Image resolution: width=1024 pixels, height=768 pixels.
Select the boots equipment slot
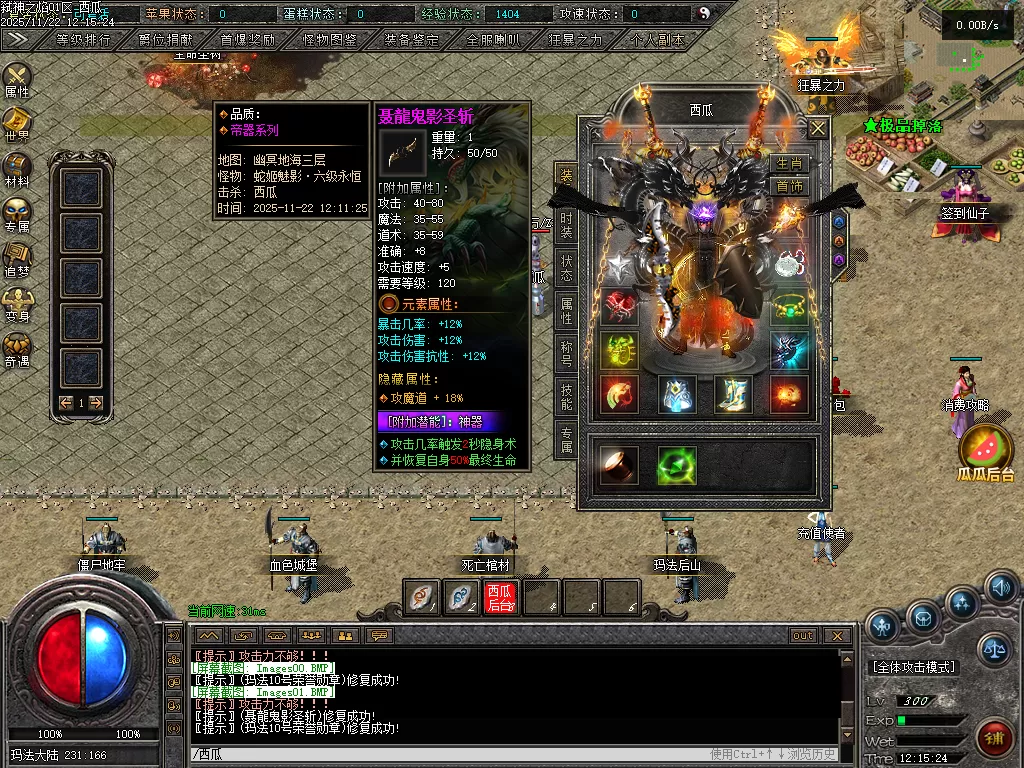point(733,394)
